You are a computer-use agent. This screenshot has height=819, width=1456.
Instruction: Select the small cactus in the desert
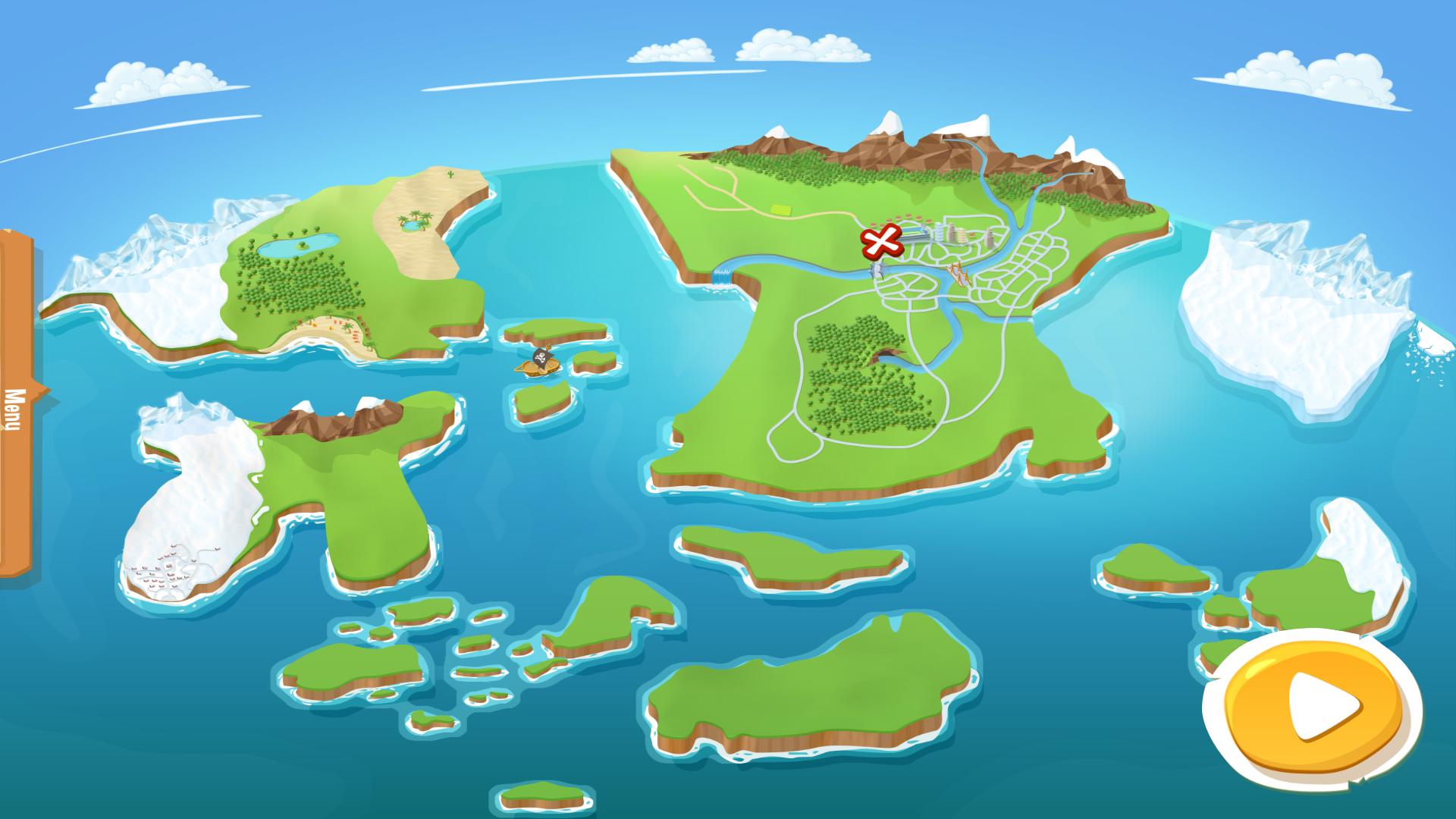450,173
